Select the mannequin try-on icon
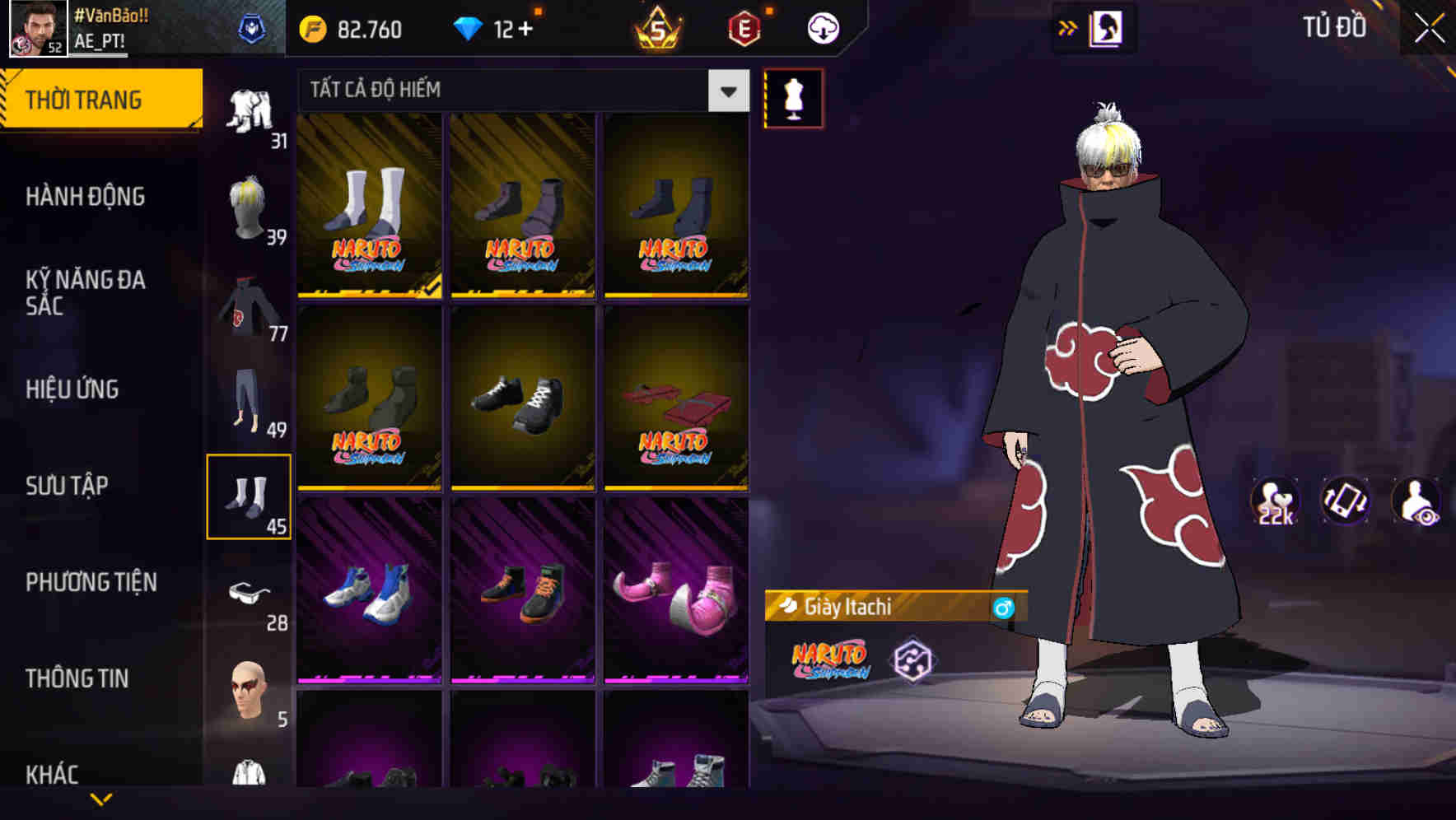 click(x=792, y=97)
